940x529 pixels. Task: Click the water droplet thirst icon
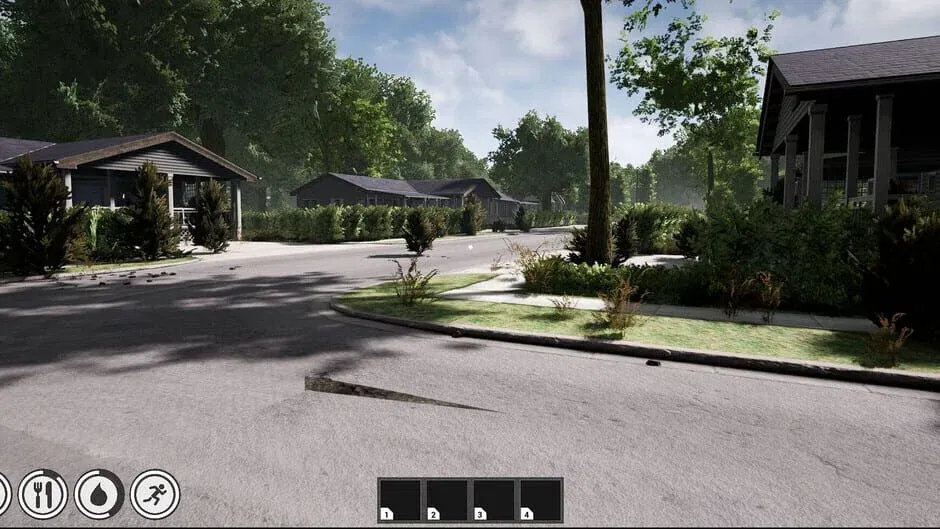point(99,494)
